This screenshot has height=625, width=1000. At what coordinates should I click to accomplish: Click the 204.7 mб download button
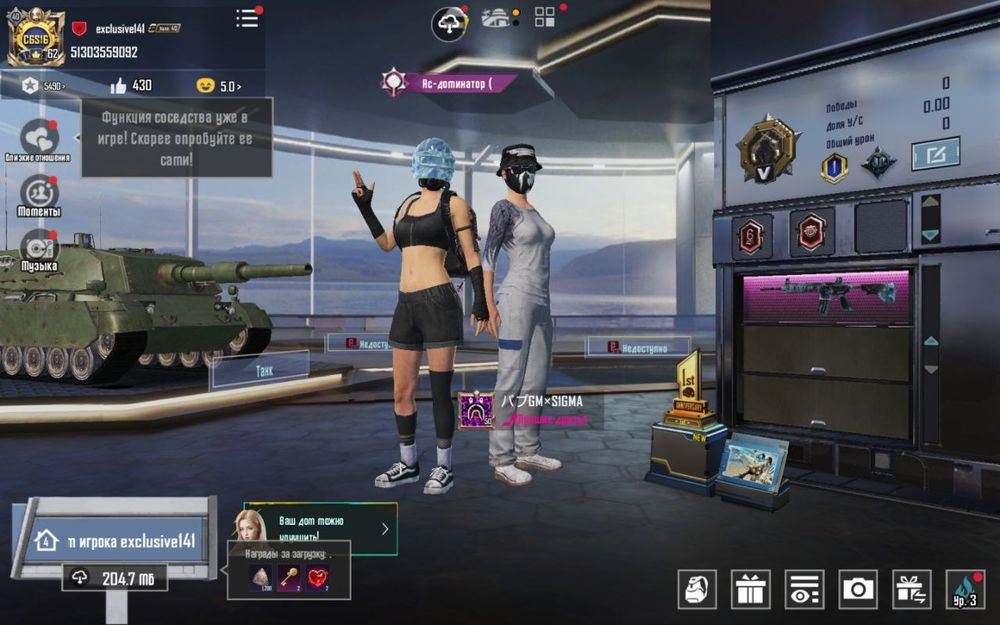(x=115, y=578)
